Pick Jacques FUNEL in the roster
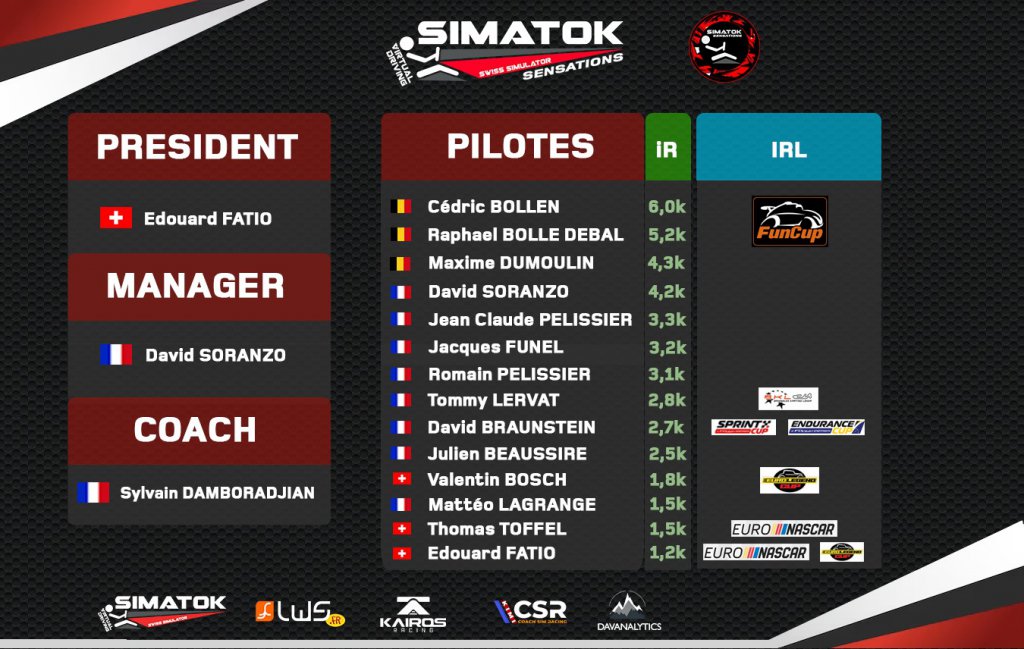The height and width of the screenshot is (649, 1024). [495, 347]
